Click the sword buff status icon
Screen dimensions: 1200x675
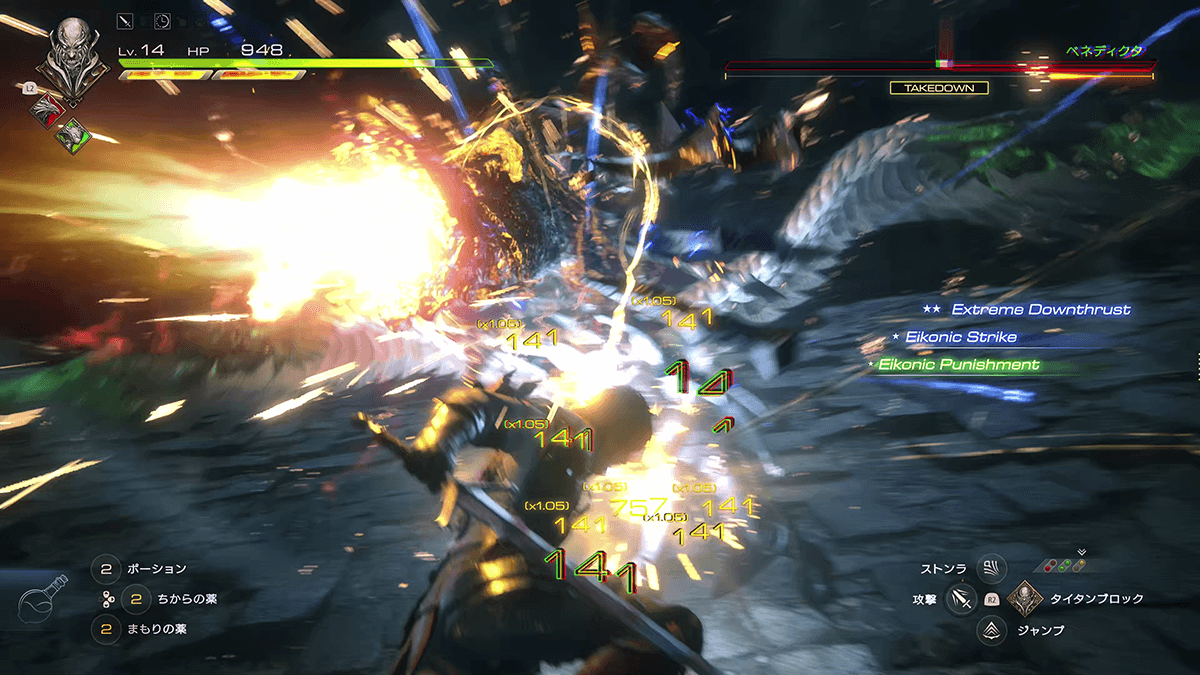tap(125, 19)
